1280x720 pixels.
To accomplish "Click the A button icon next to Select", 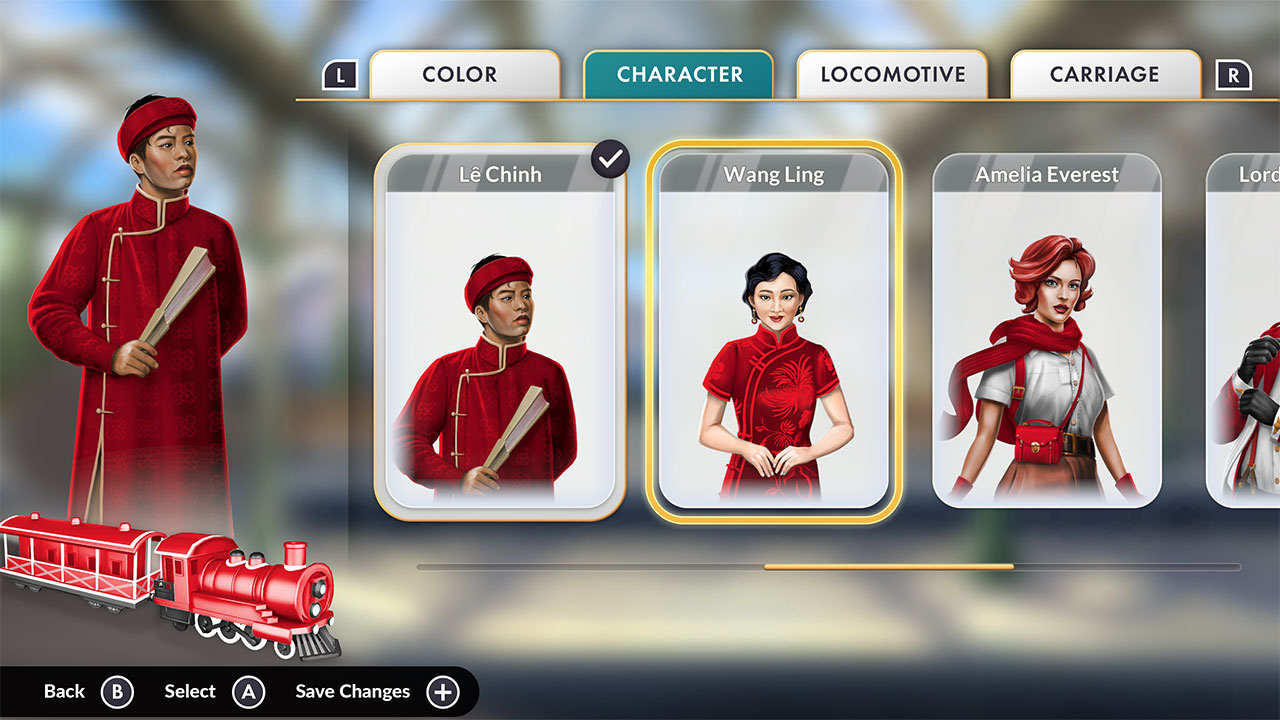I will coord(249,691).
